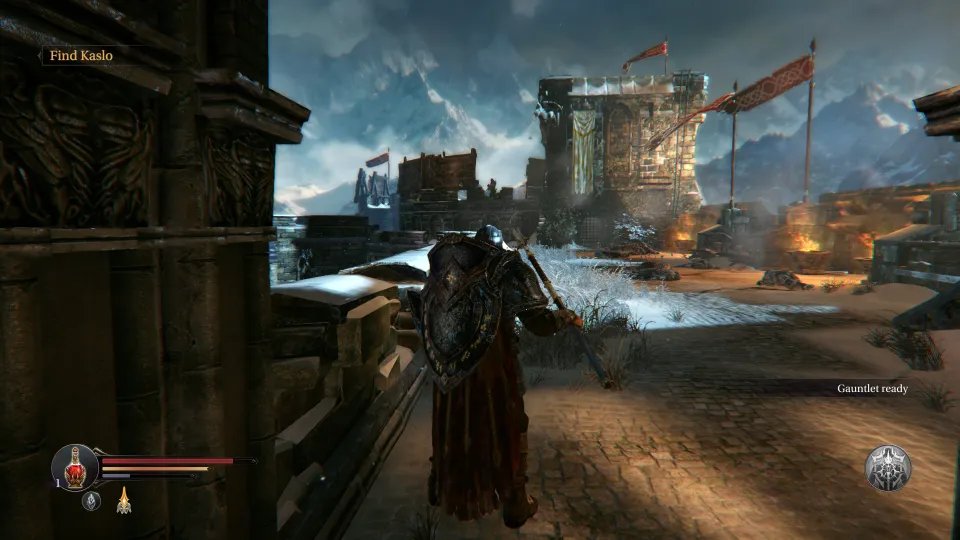
Task: Open the Find Kaslo objective tracker
Action: pyautogui.click(x=81, y=56)
